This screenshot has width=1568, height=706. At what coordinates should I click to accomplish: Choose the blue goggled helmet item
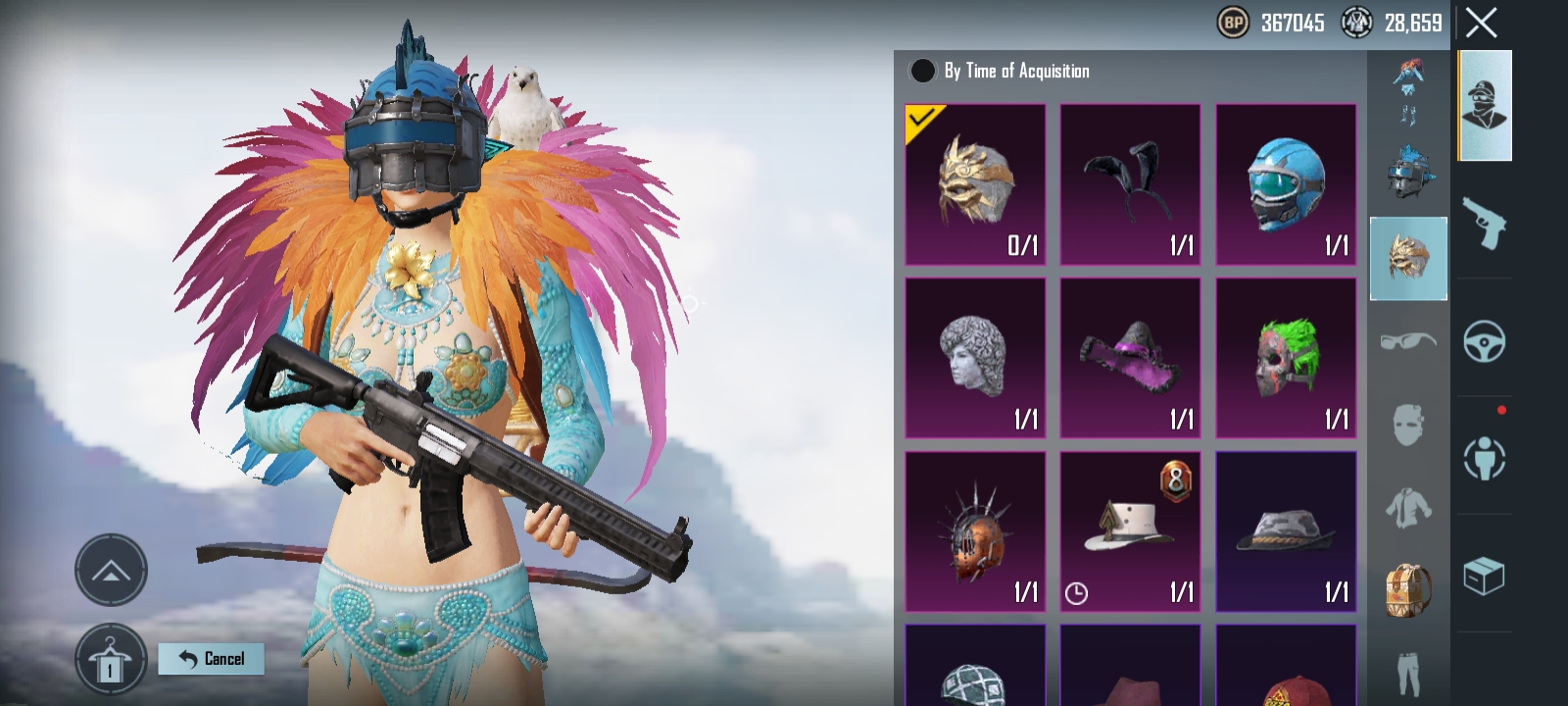click(x=1286, y=184)
